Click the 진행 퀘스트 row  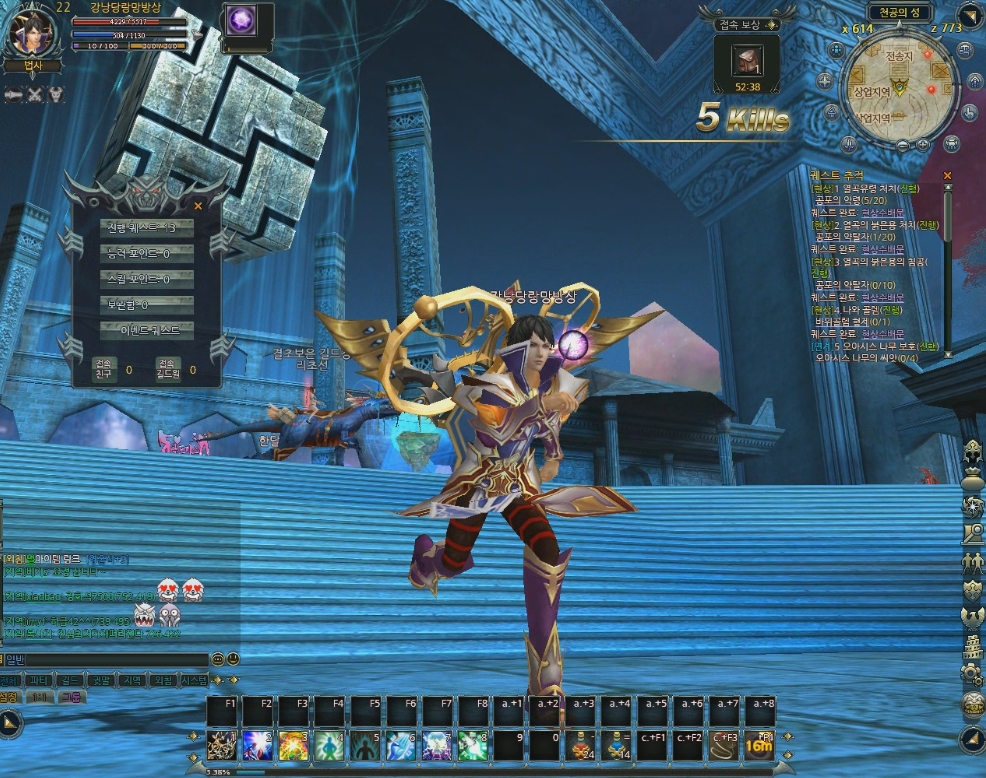pos(150,228)
